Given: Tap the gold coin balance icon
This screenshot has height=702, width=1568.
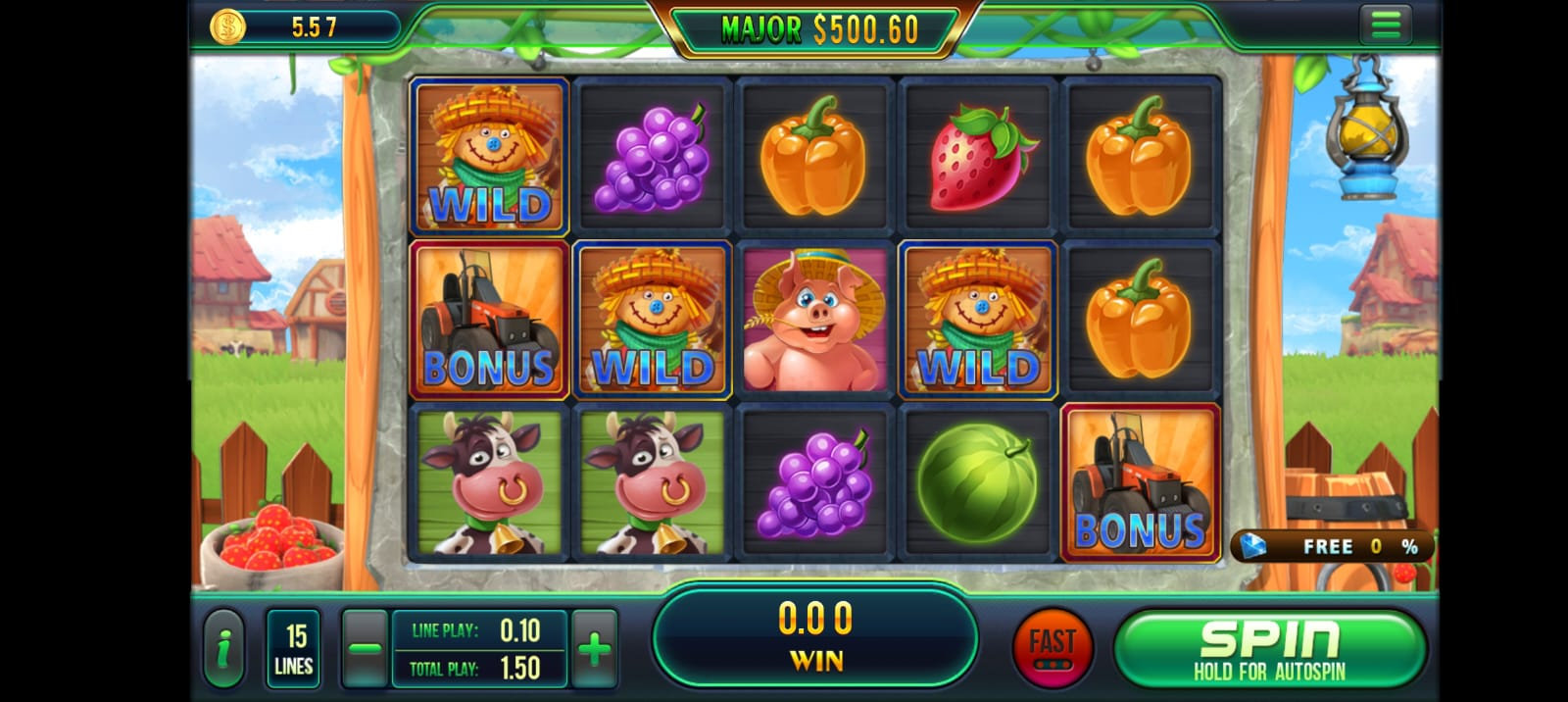Looking at the screenshot, I should [x=228, y=26].
